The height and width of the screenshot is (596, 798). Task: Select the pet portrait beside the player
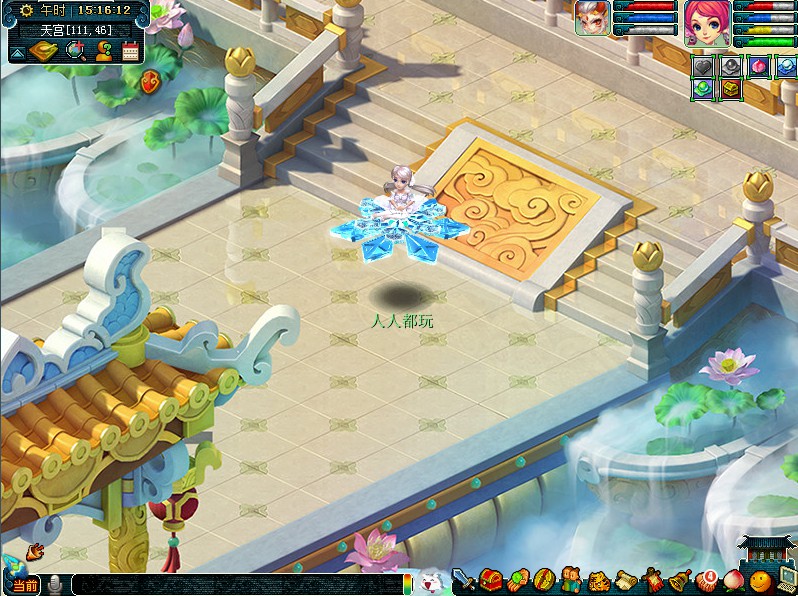592,19
